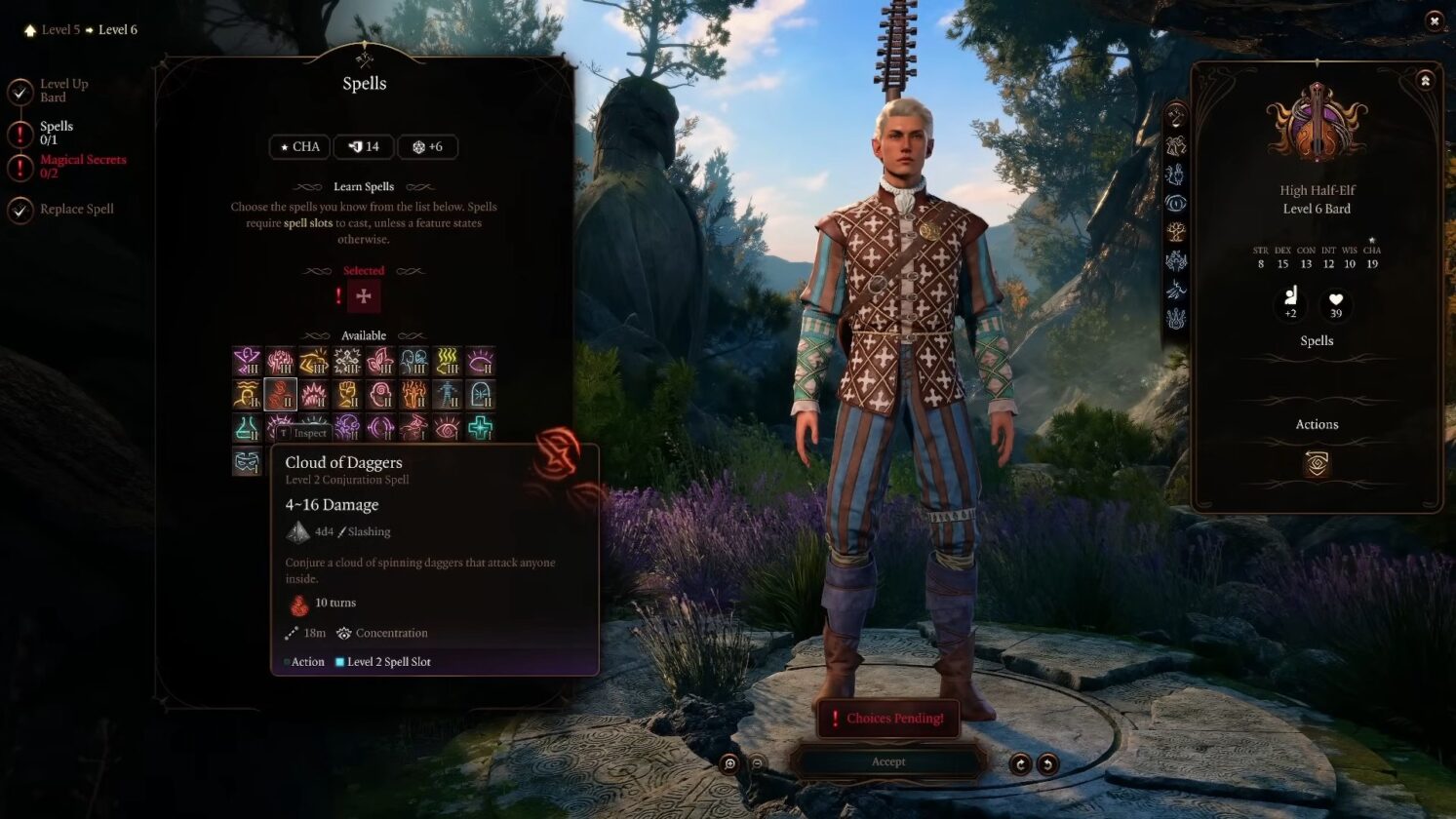Pick the teal cross level I spell
Screen dimensions: 1456x819
click(x=480, y=427)
